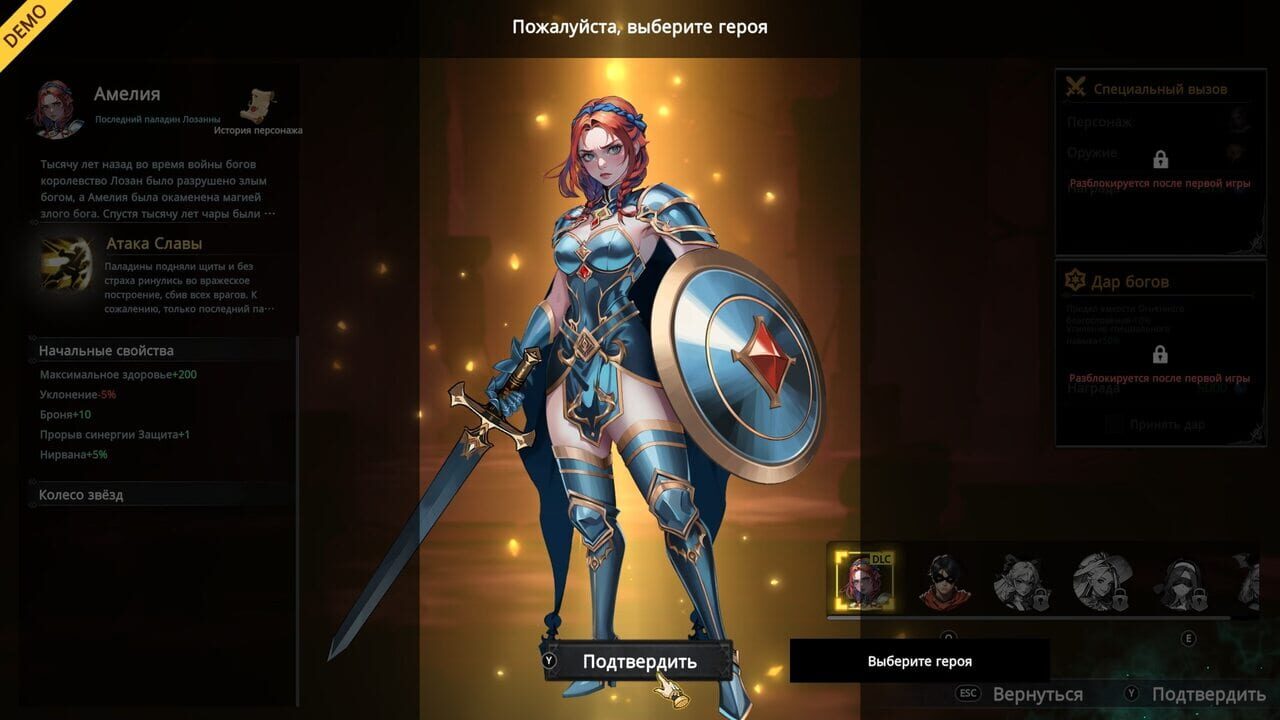1280x720 pixels.
Task: Click the ESC icon next to Вернуться
Action: click(969, 692)
